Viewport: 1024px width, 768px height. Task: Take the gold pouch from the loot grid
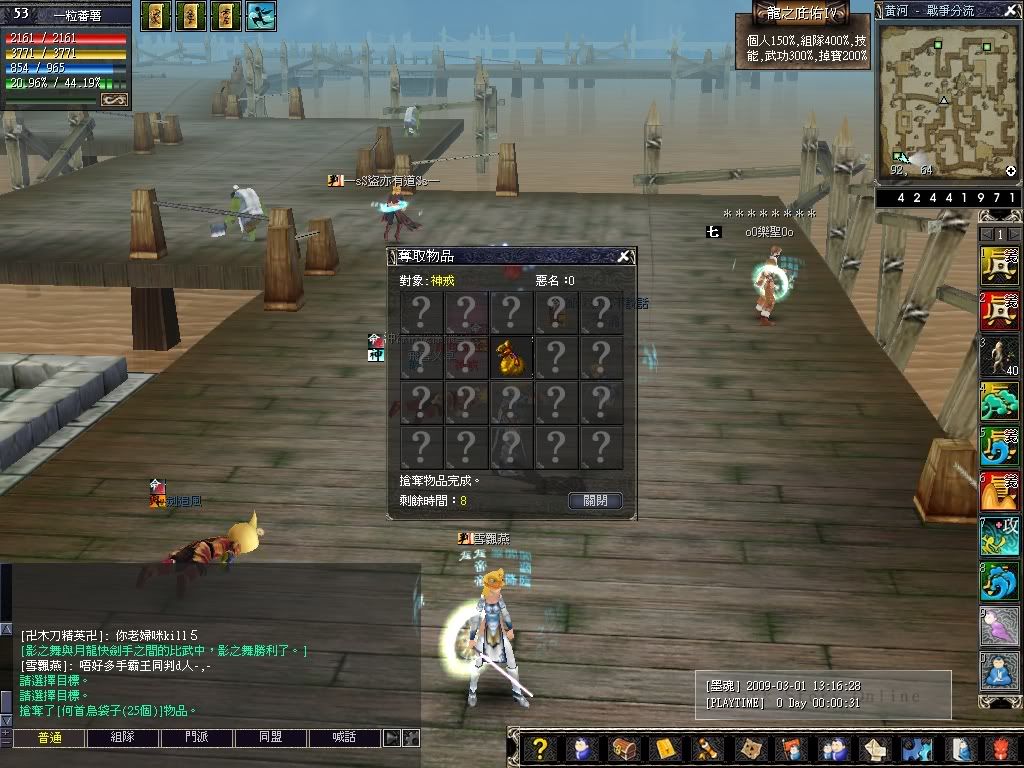(511, 357)
